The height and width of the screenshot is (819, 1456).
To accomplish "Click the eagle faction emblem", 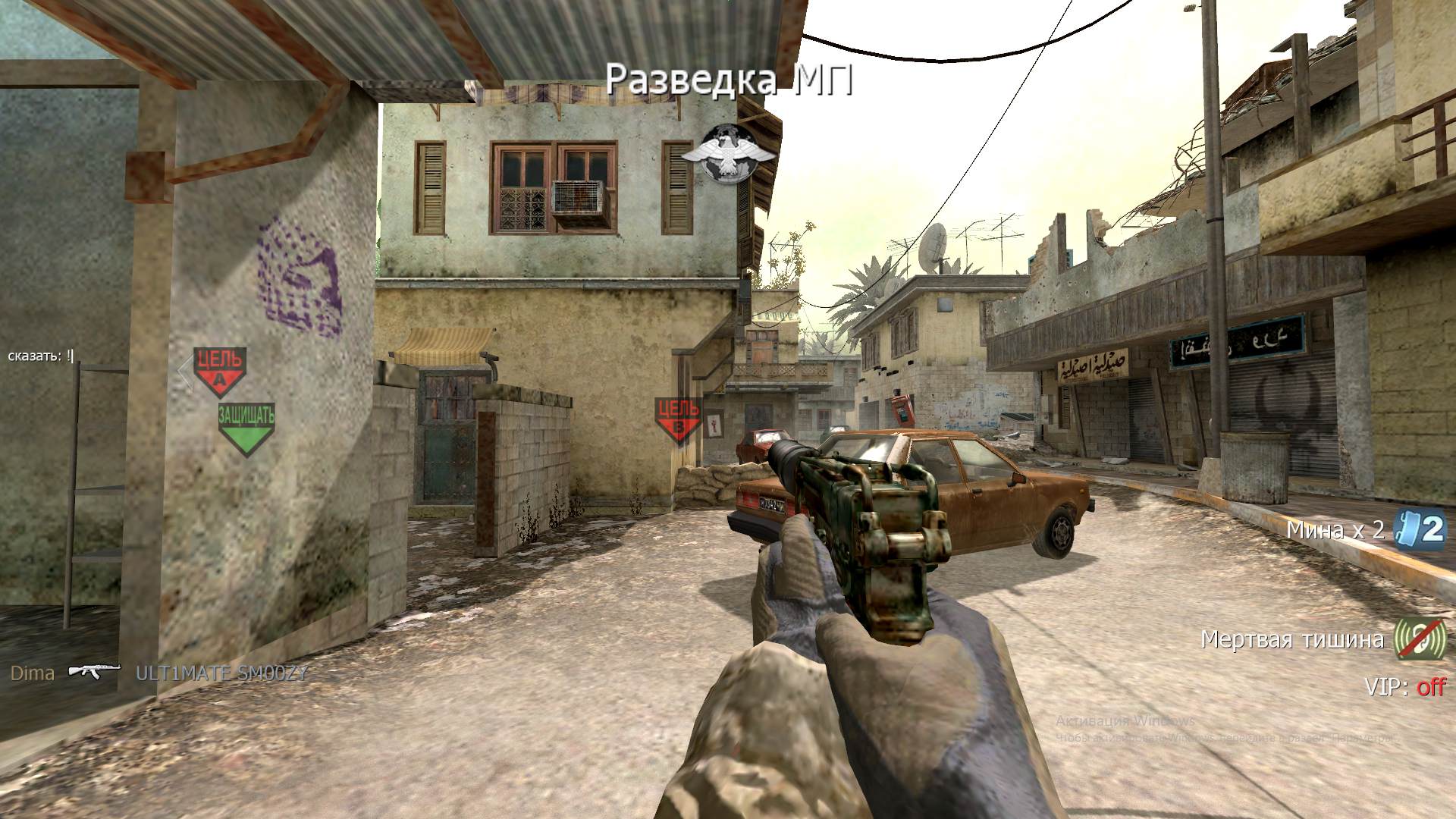I will pyautogui.click(x=728, y=154).
